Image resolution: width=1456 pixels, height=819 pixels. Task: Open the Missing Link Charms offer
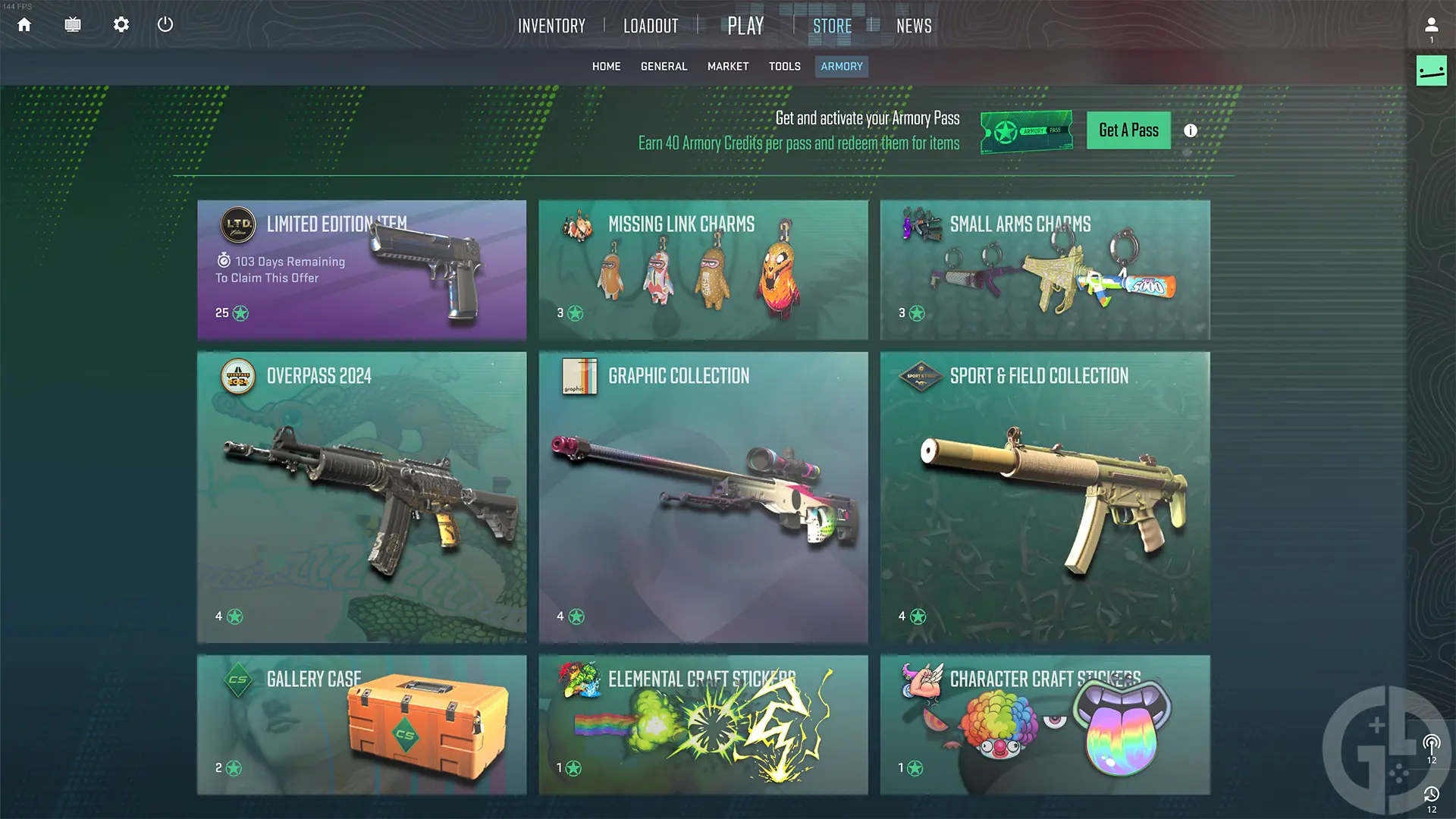(703, 269)
